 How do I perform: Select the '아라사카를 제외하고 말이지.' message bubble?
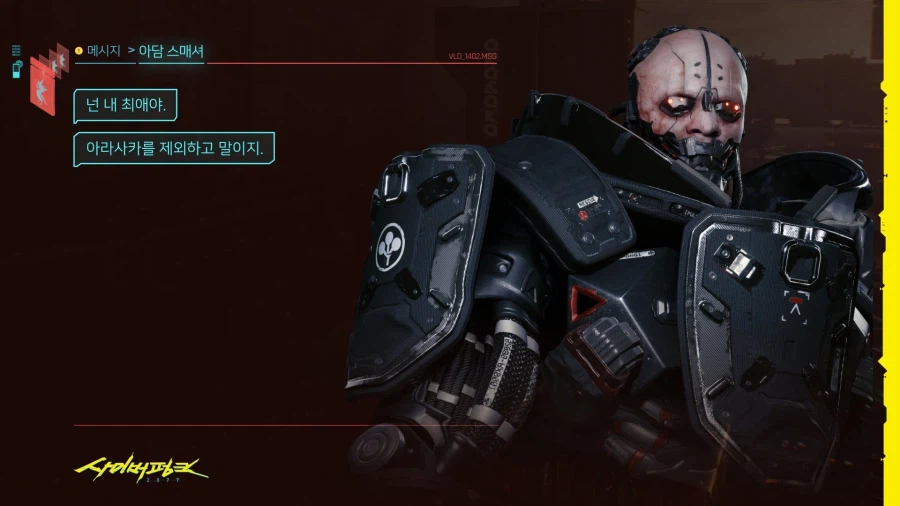174,148
